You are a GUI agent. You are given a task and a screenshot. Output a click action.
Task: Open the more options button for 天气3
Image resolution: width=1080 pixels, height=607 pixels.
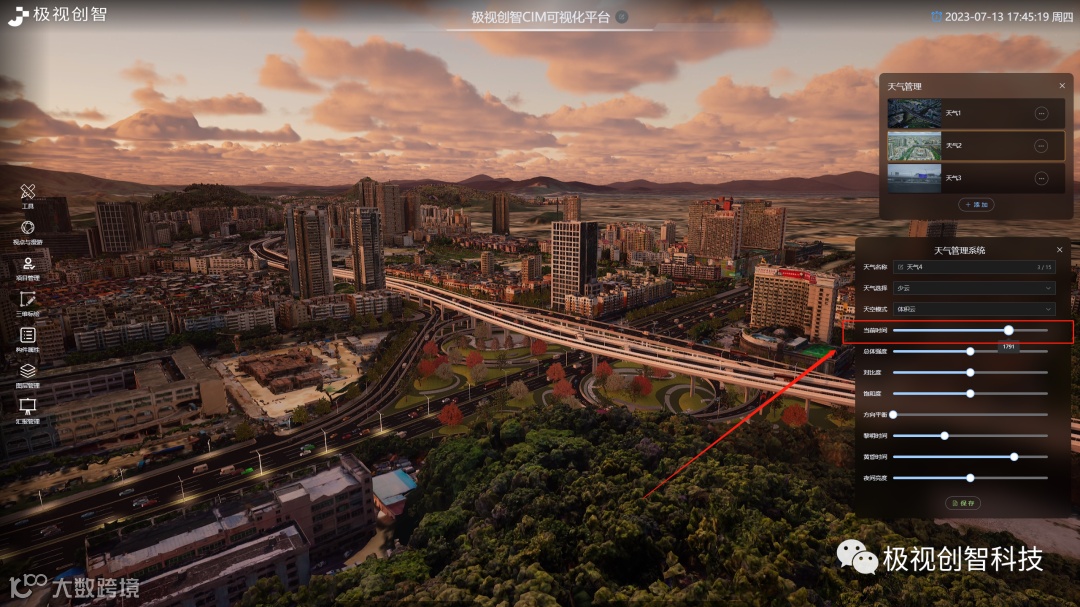click(1040, 178)
